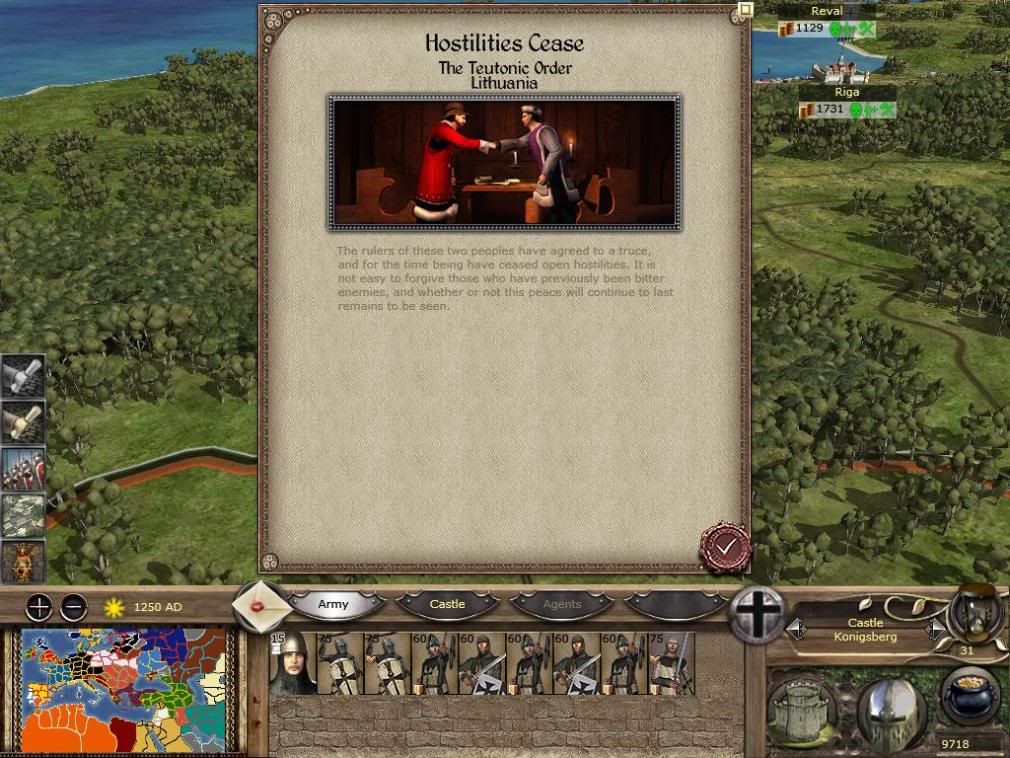This screenshot has height=758, width=1010.
Task: Click the wax-sealed letter diamond button
Action: (x=261, y=607)
